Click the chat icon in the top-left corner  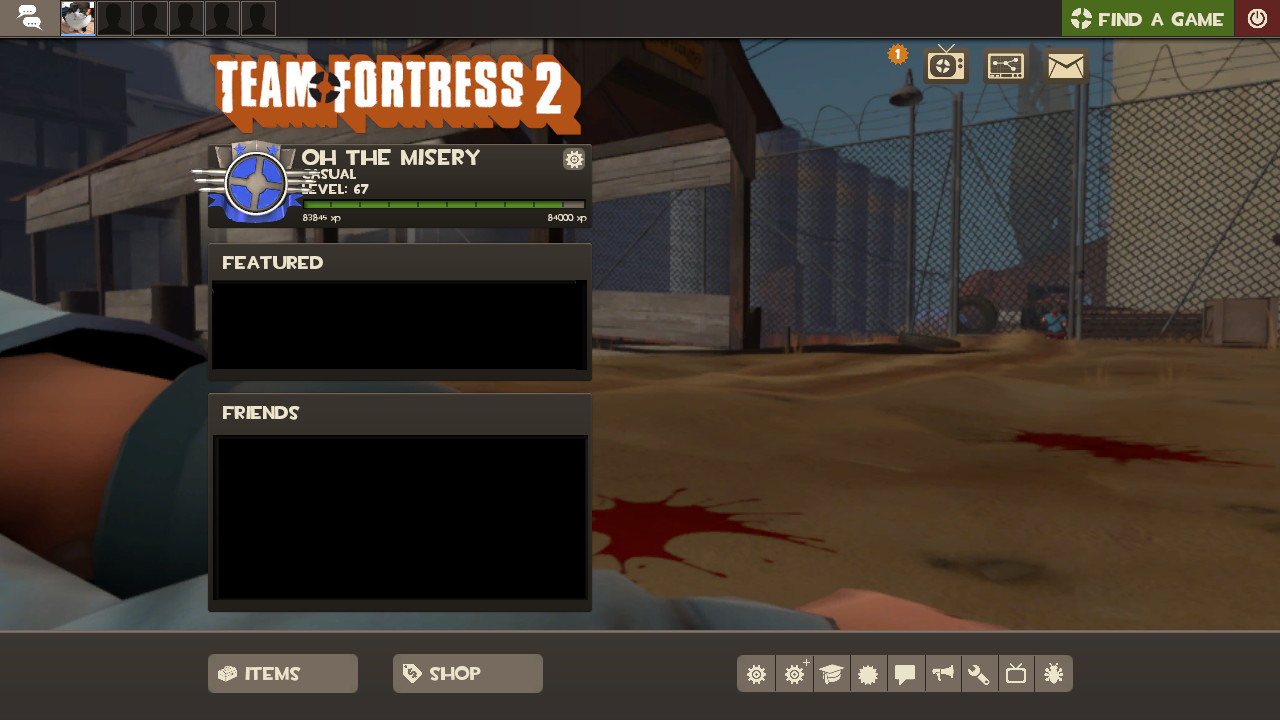click(x=30, y=17)
